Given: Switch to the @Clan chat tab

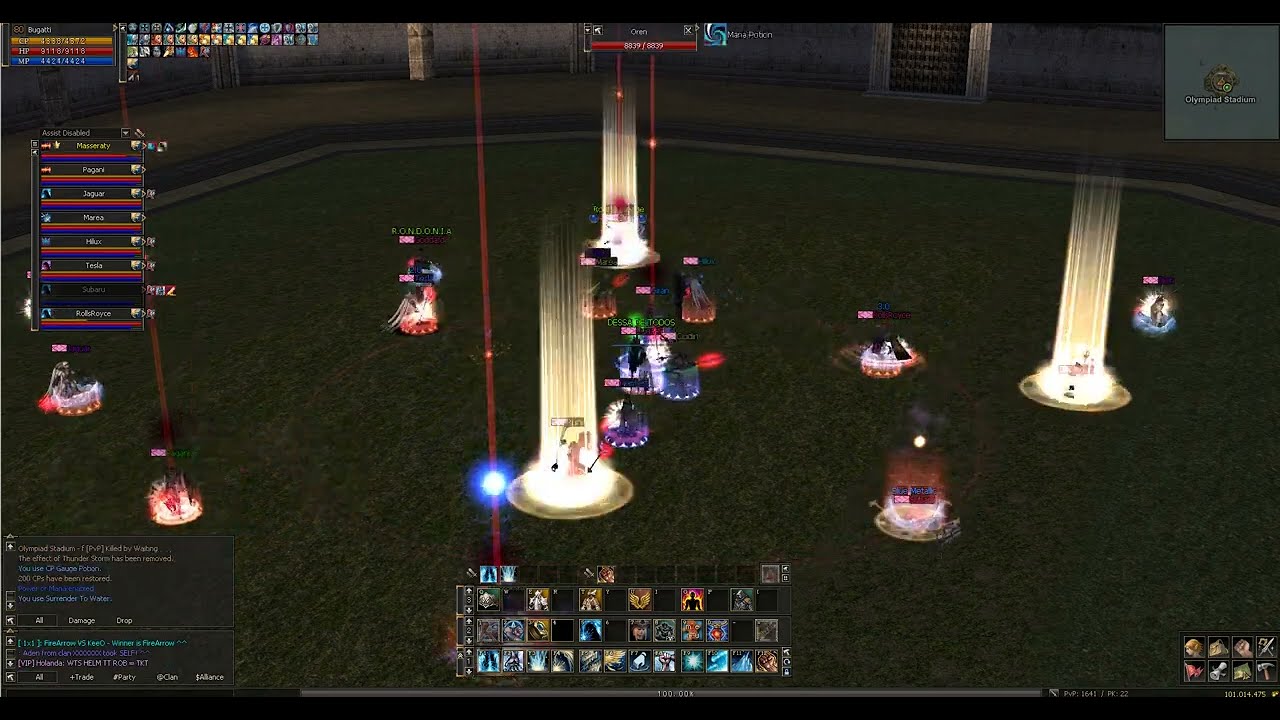Looking at the screenshot, I should [167, 677].
